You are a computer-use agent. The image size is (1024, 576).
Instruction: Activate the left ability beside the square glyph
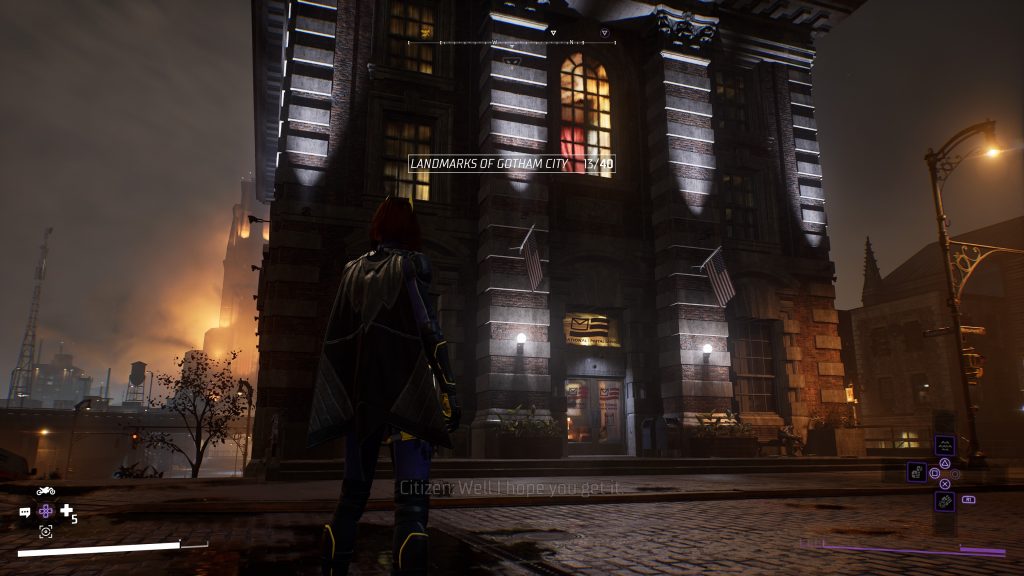point(916,471)
